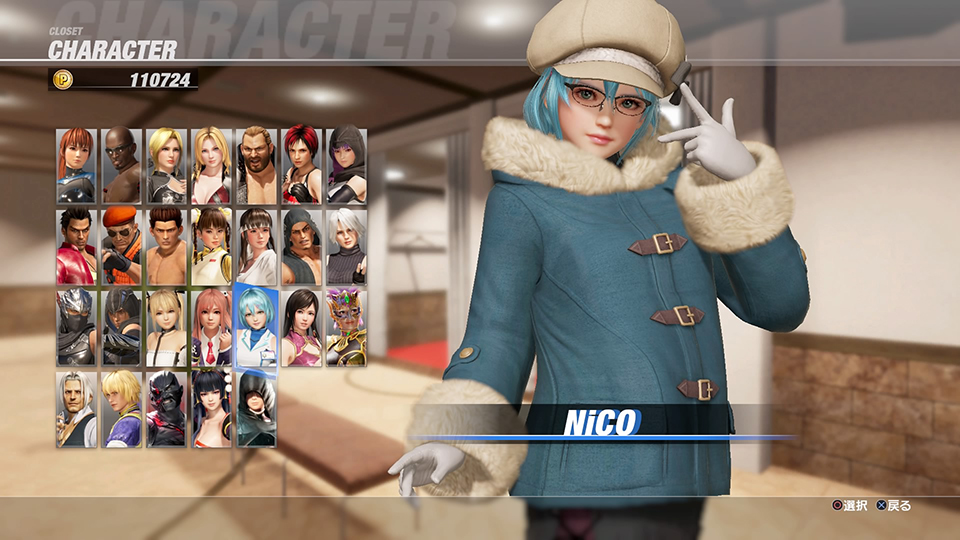Pick Bayman wearing the orange beret
This screenshot has width=960, height=540.
click(x=121, y=246)
